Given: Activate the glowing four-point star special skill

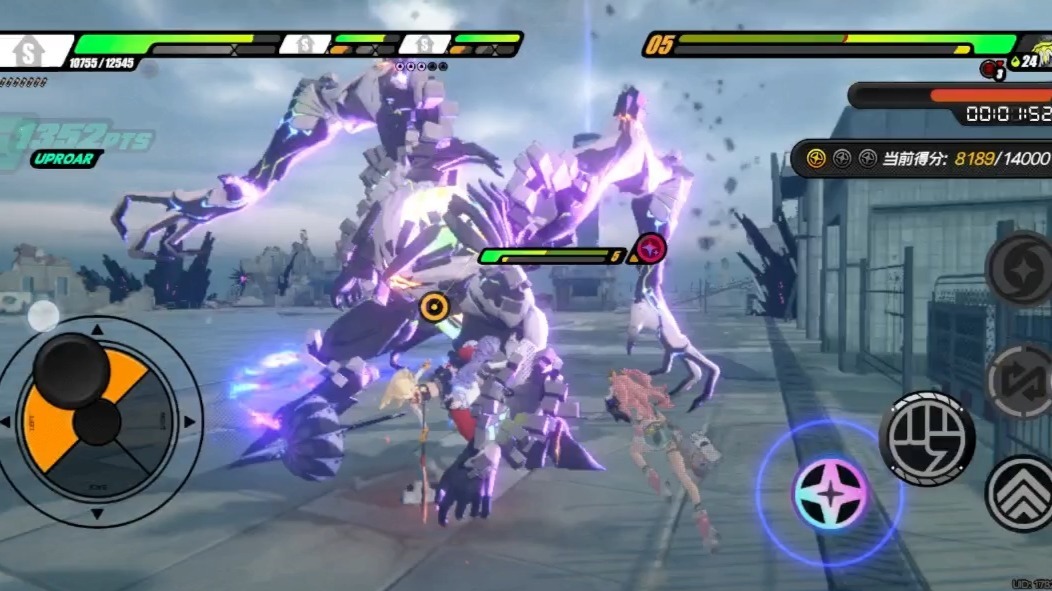Looking at the screenshot, I should coord(829,493).
